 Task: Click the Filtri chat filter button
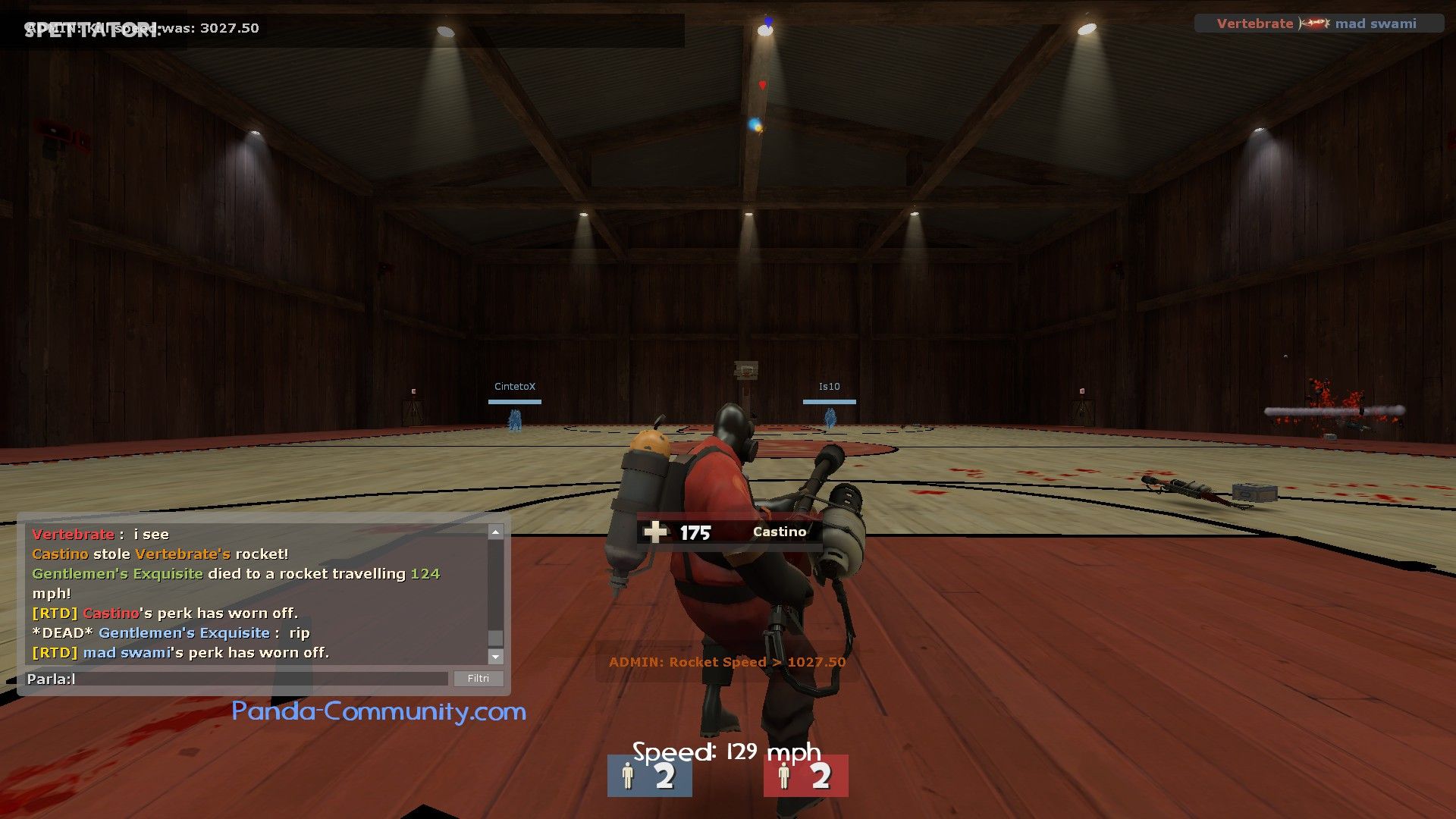pos(478,679)
